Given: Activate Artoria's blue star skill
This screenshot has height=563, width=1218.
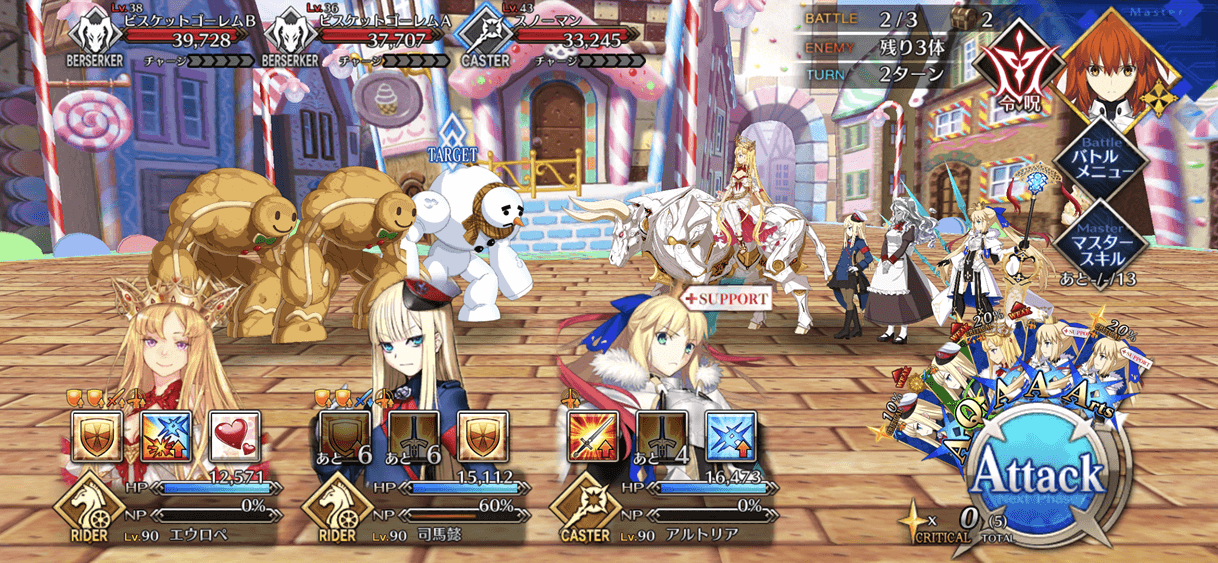Looking at the screenshot, I should click(x=727, y=436).
